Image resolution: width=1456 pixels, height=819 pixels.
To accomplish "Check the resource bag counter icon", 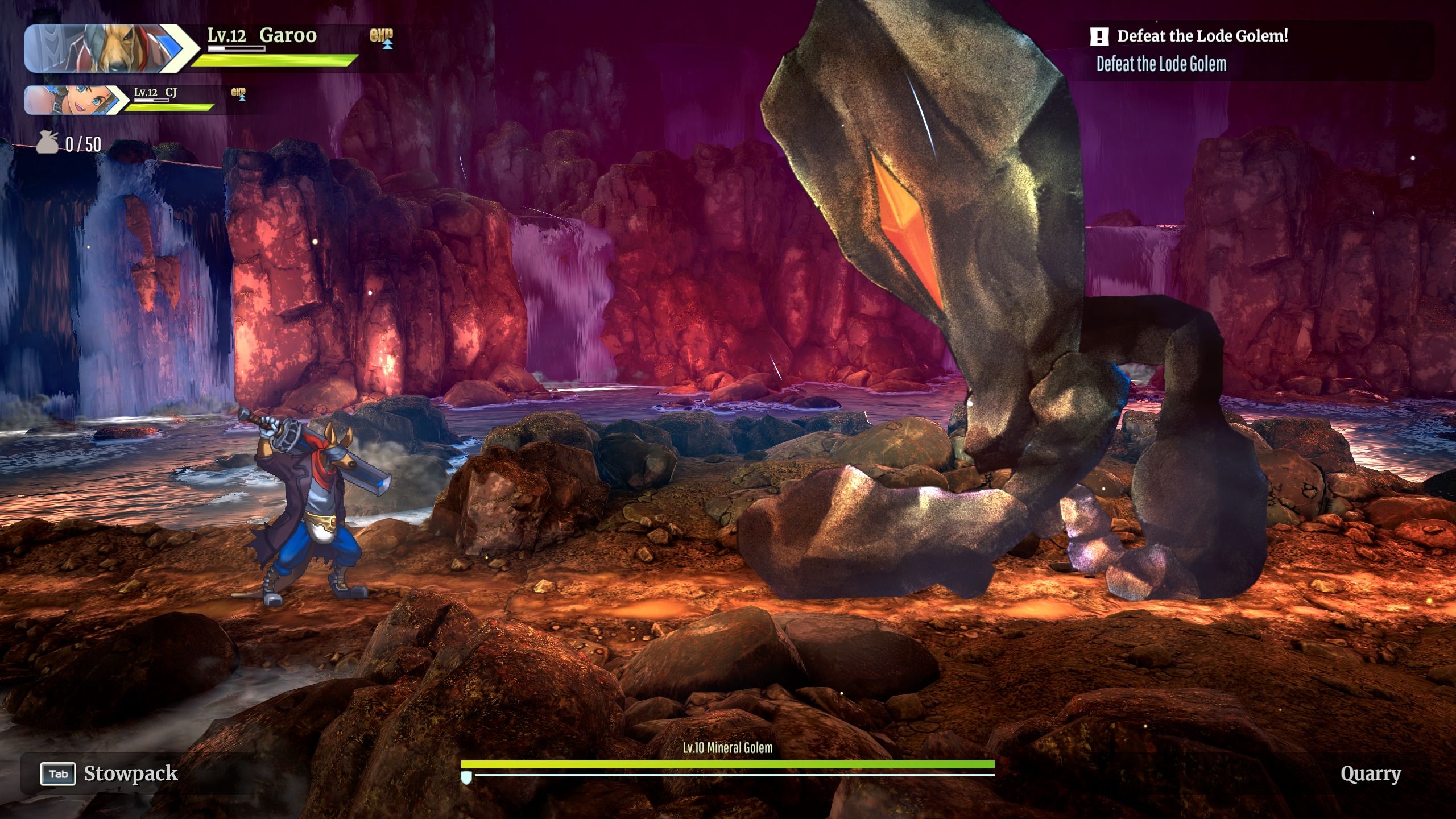I will coord(47,143).
